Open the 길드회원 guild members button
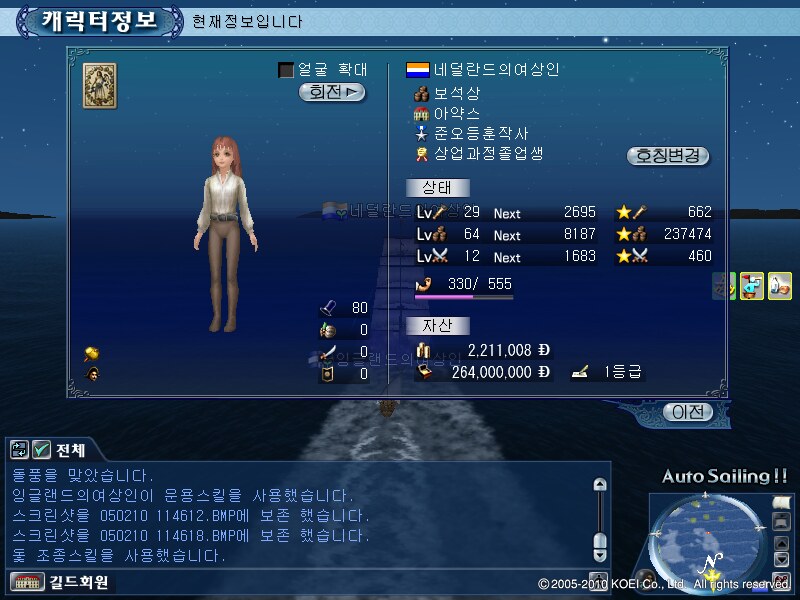 point(60,581)
